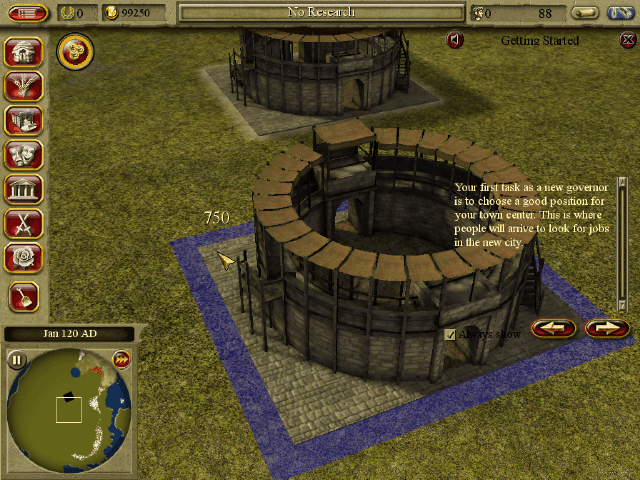The image size is (640, 480).
Task: Choose the theatre masks entertainment category
Action: click(22, 154)
